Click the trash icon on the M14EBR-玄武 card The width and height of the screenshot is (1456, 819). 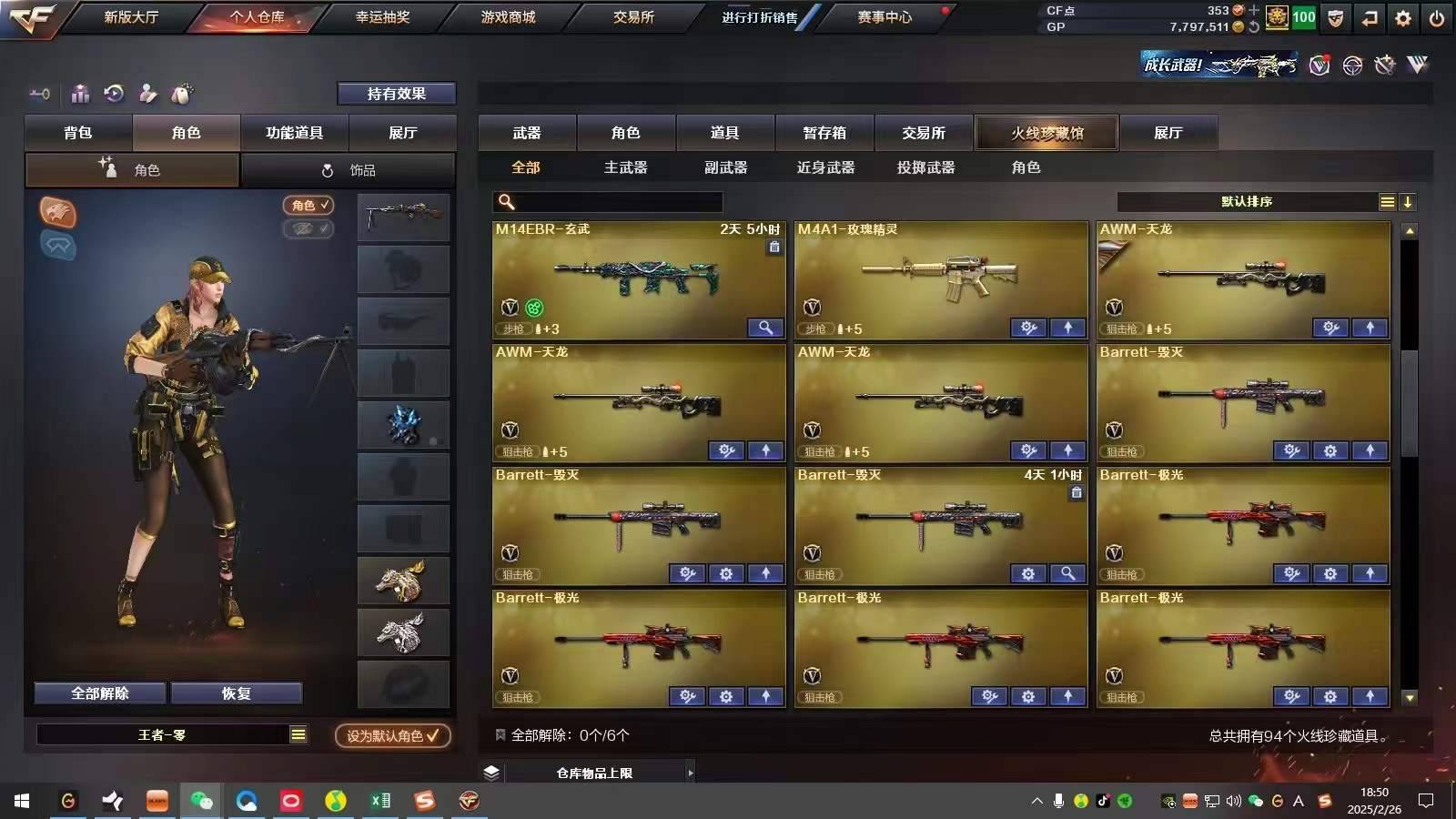coord(776,247)
